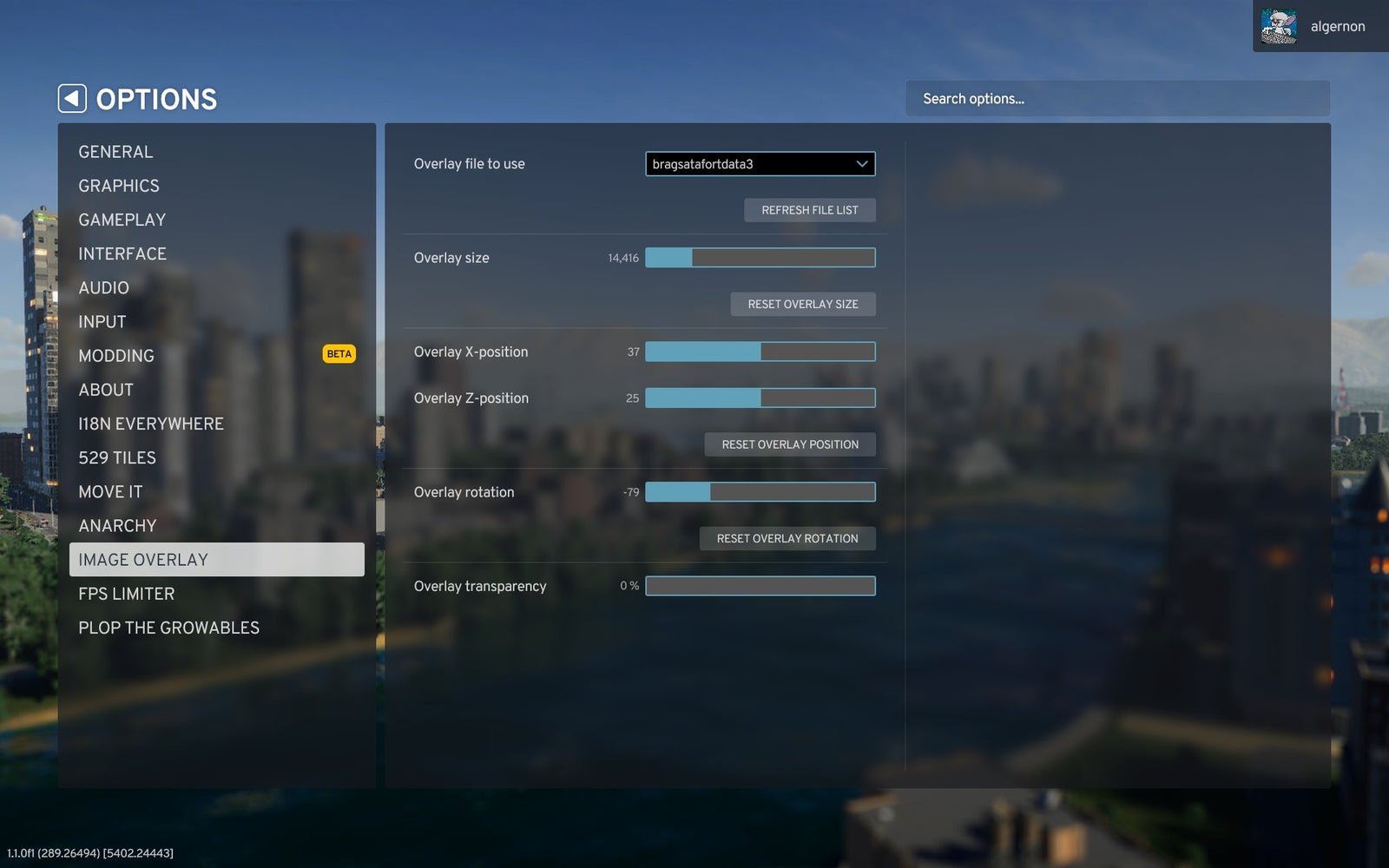
Task: View the I18N EVERYWHERE settings
Action: point(151,424)
